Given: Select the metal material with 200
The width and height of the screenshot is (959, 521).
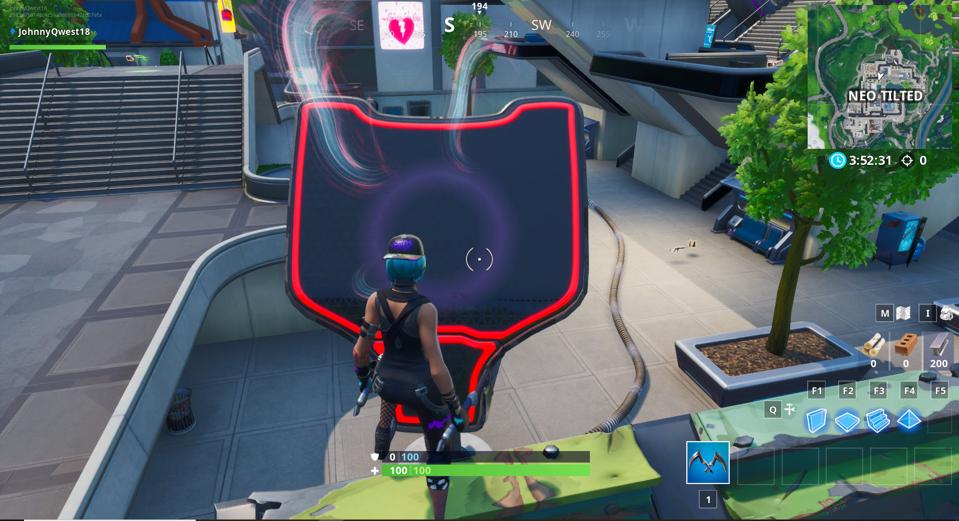Looking at the screenshot, I should click(938, 345).
